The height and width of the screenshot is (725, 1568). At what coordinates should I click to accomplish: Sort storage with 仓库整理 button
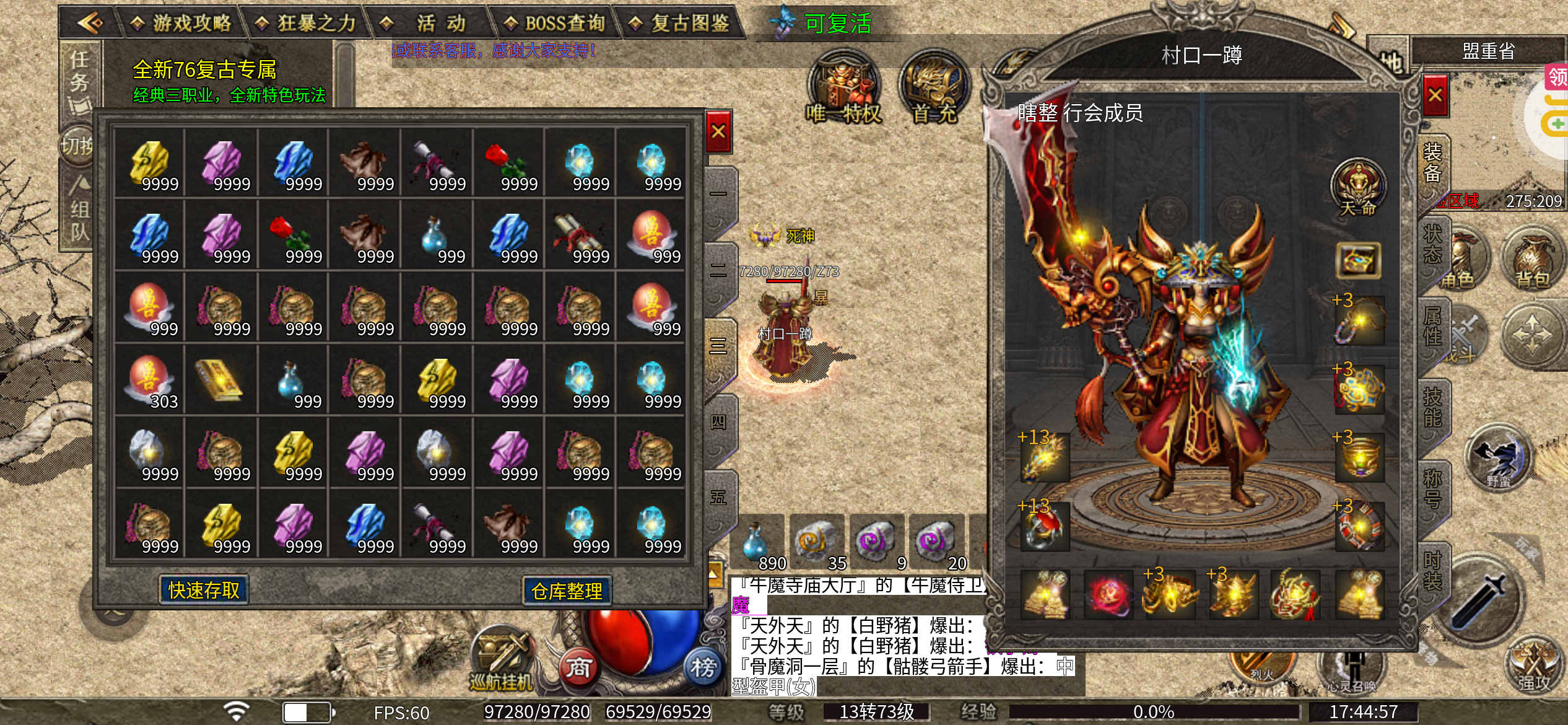(567, 591)
